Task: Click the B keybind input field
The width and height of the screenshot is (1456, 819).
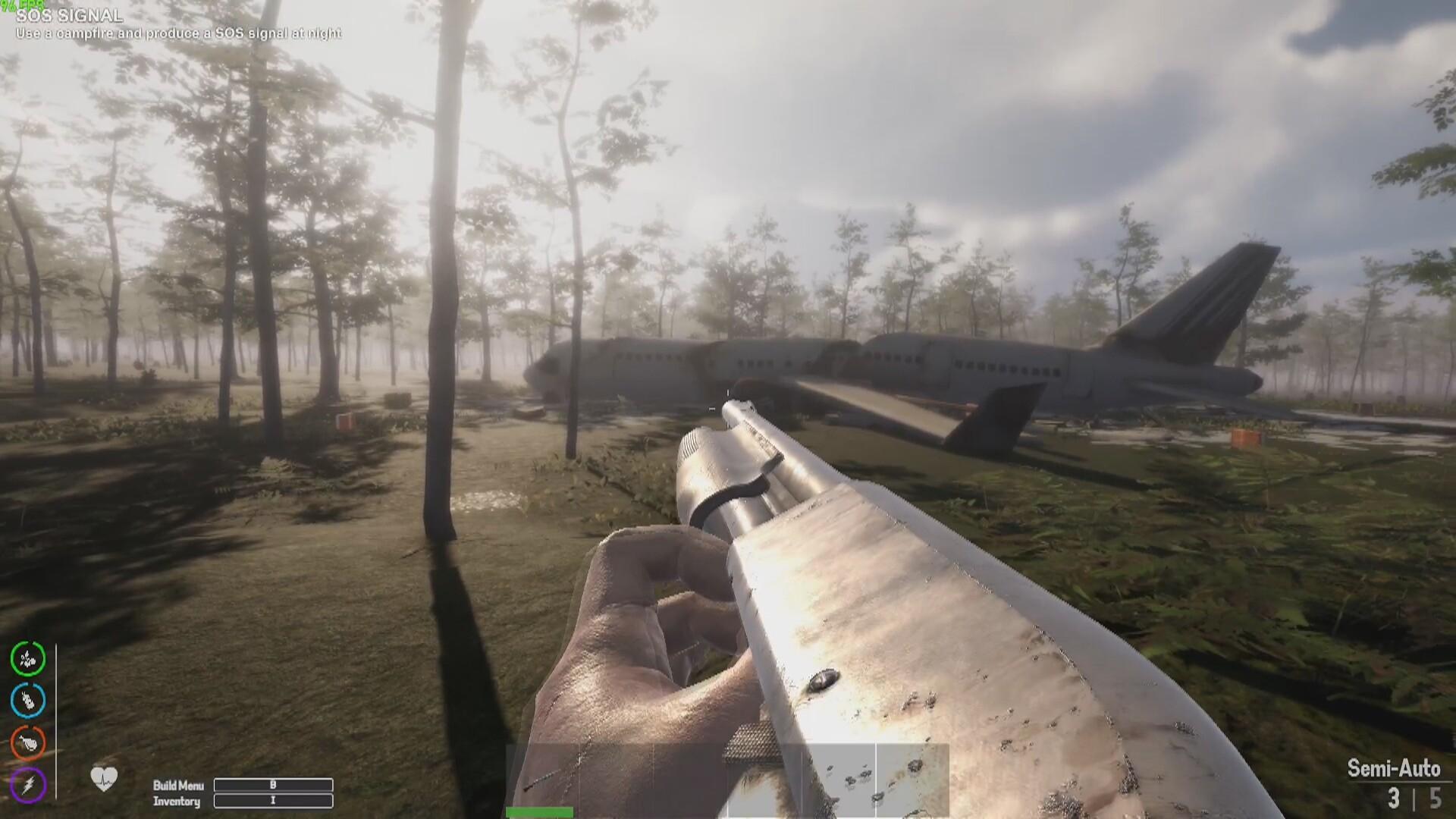Action: pyautogui.click(x=274, y=786)
